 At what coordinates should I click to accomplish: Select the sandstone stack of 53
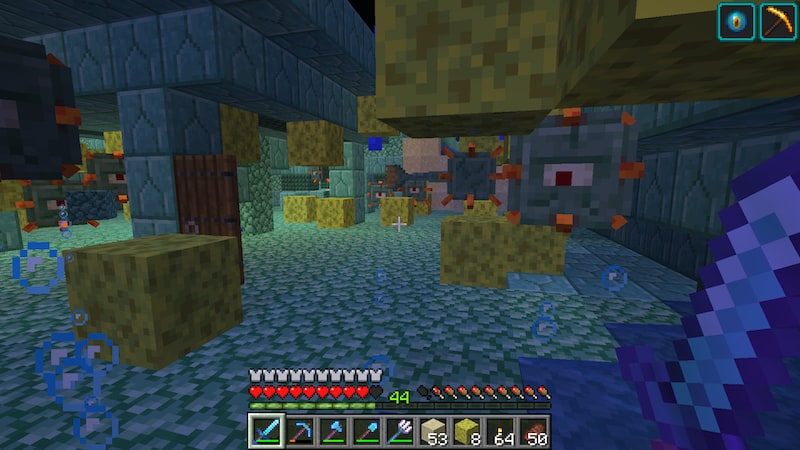pyautogui.click(x=434, y=432)
